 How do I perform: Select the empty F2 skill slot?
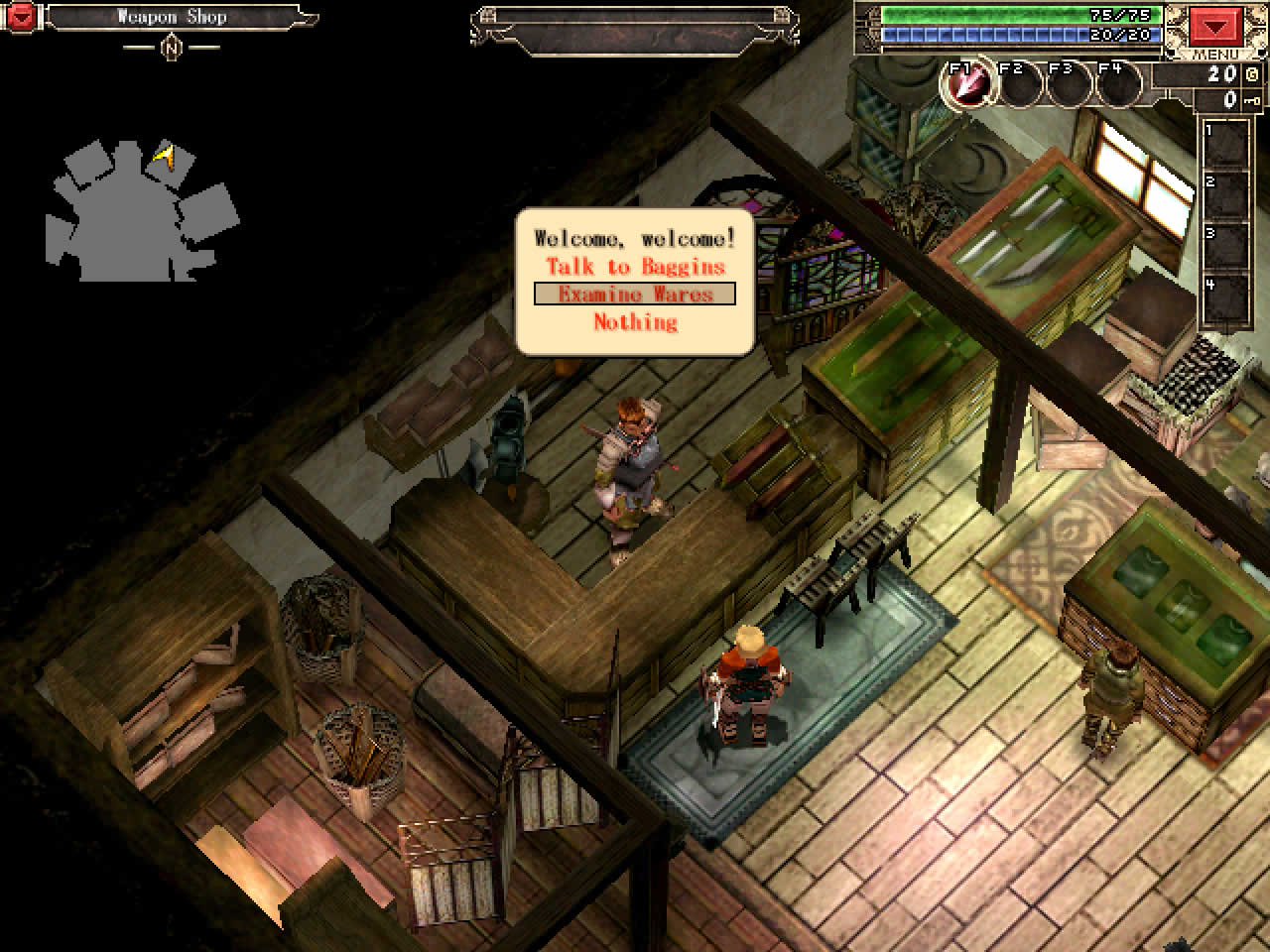pyautogui.click(x=1020, y=84)
